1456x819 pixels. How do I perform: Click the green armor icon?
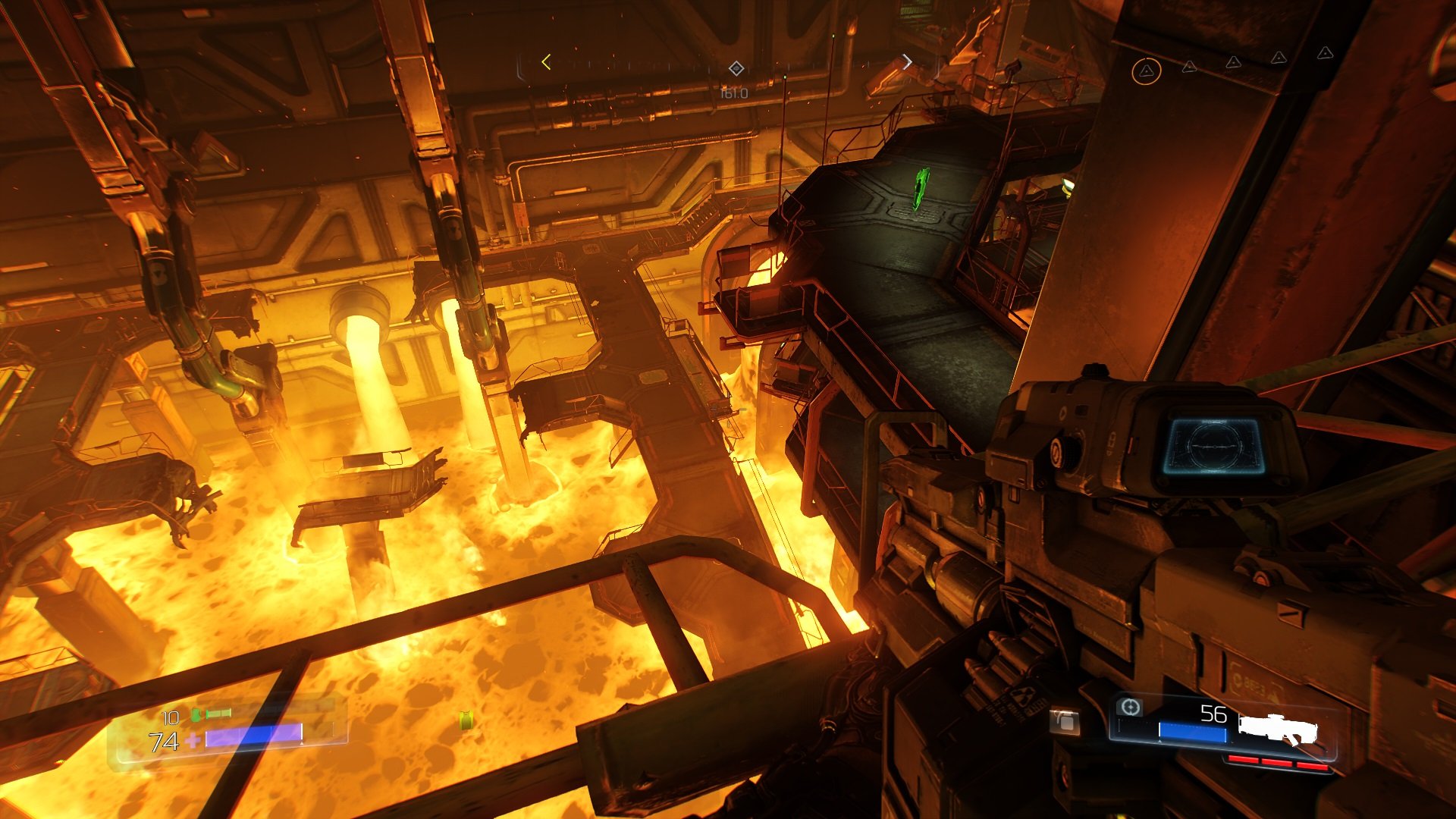[x=197, y=714]
